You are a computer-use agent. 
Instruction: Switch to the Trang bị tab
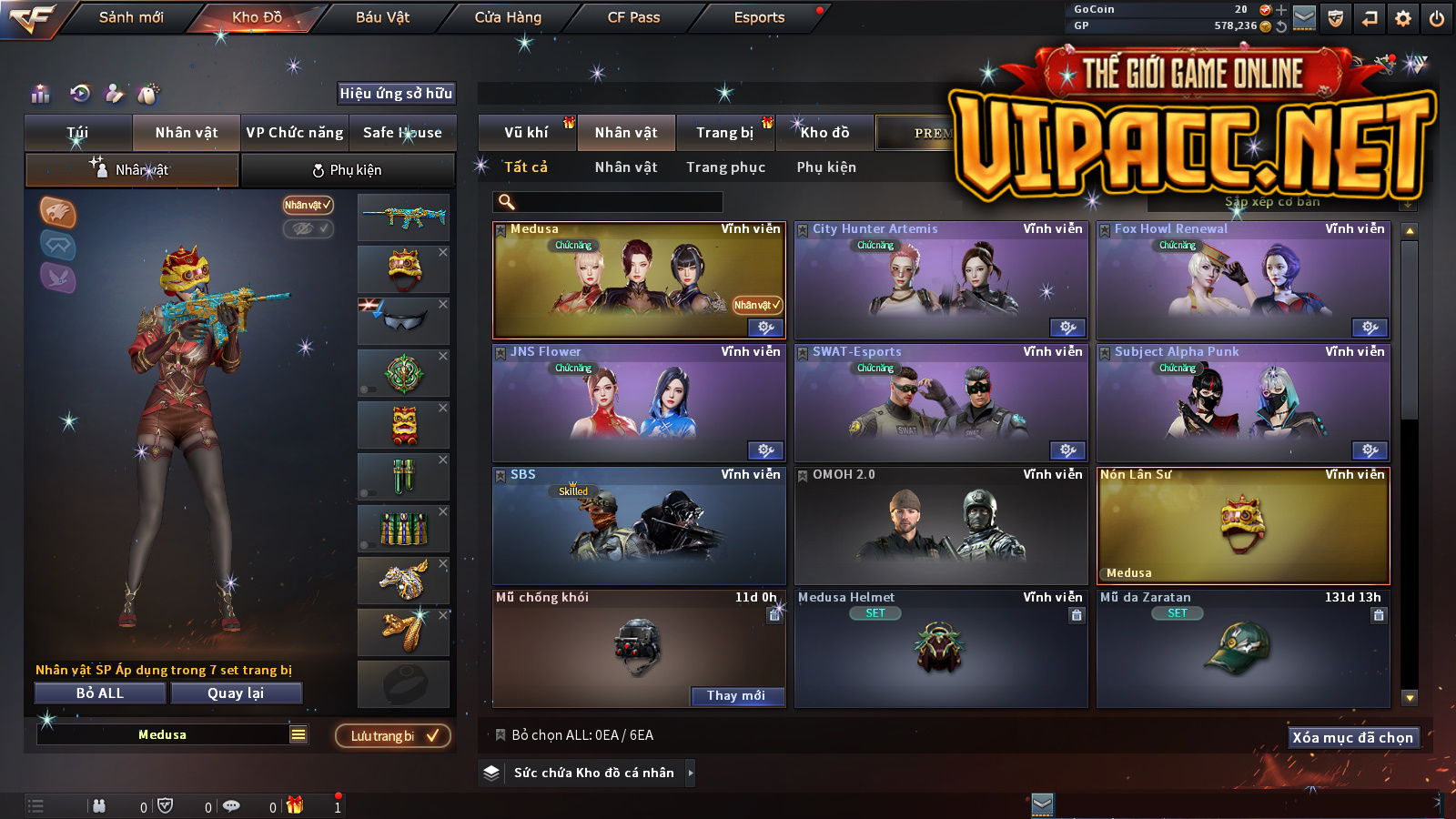pyautogui.click(x=724, y=133)
